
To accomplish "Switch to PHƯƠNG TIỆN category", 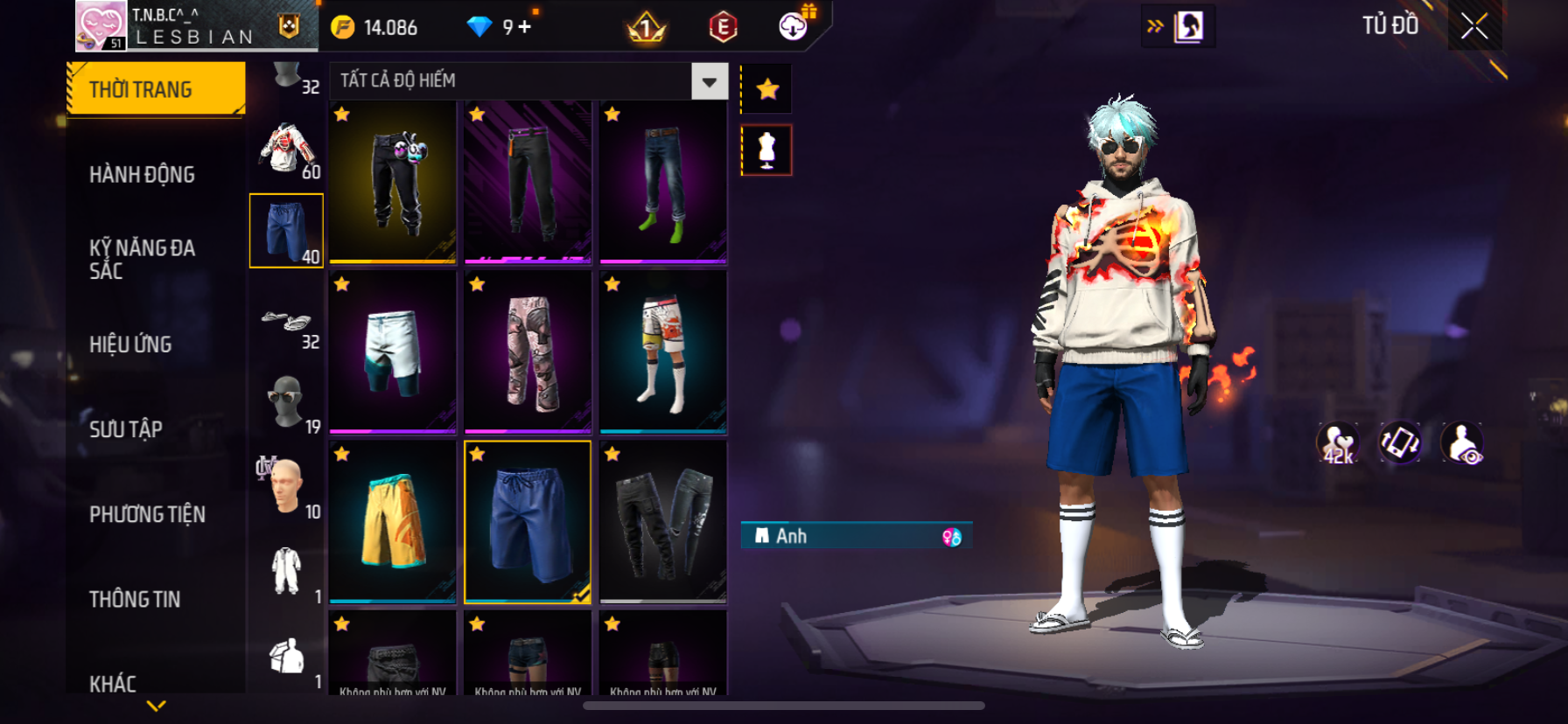I will tap(147, 514).
